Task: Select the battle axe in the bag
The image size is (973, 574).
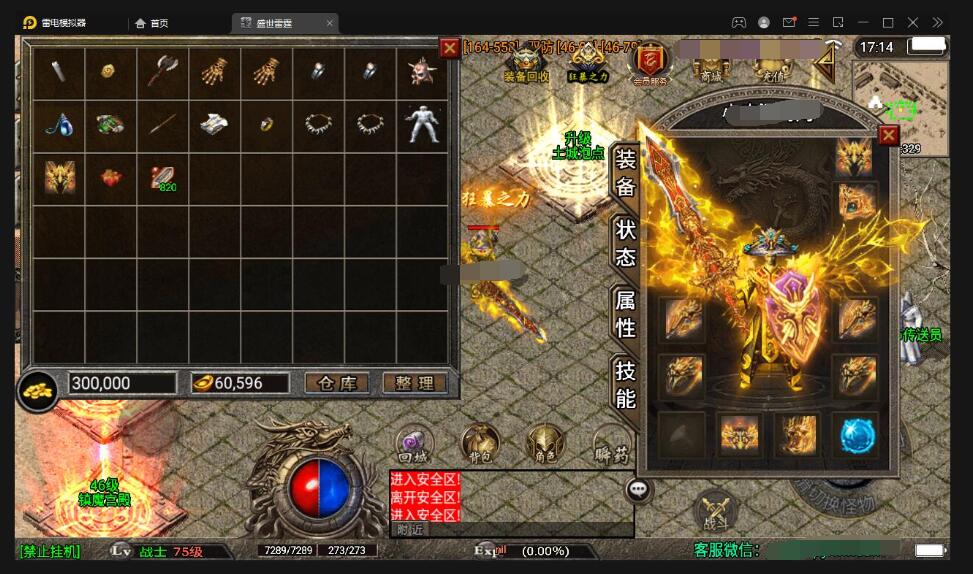Action: point(162,71)
